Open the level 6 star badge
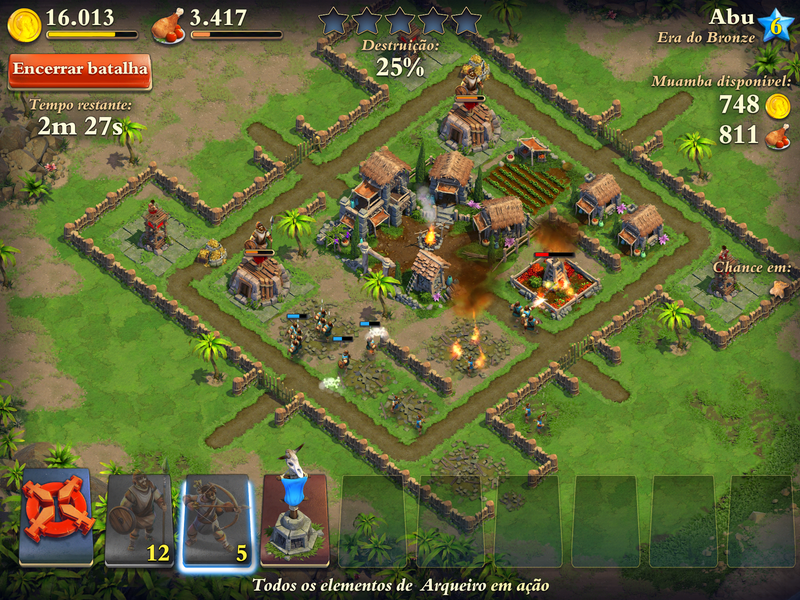 [775, 25]
